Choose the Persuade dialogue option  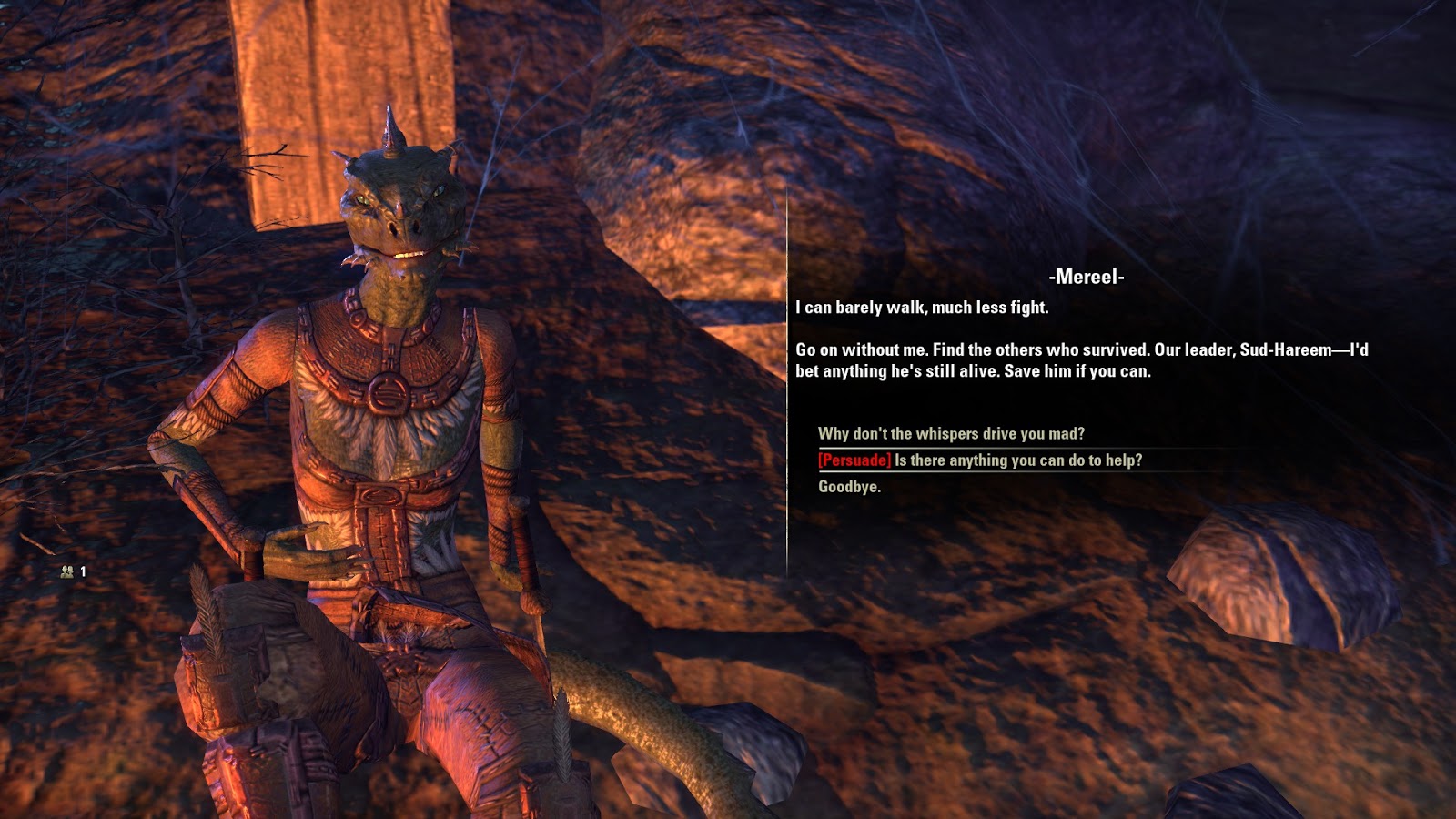[979, 460]
